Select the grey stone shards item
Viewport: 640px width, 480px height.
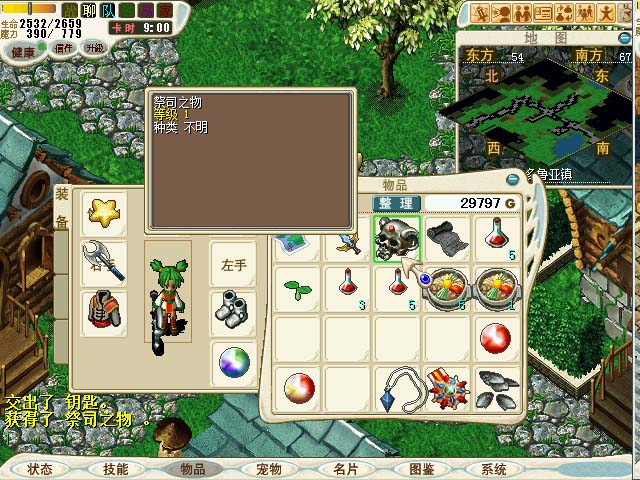coord(496,390)
